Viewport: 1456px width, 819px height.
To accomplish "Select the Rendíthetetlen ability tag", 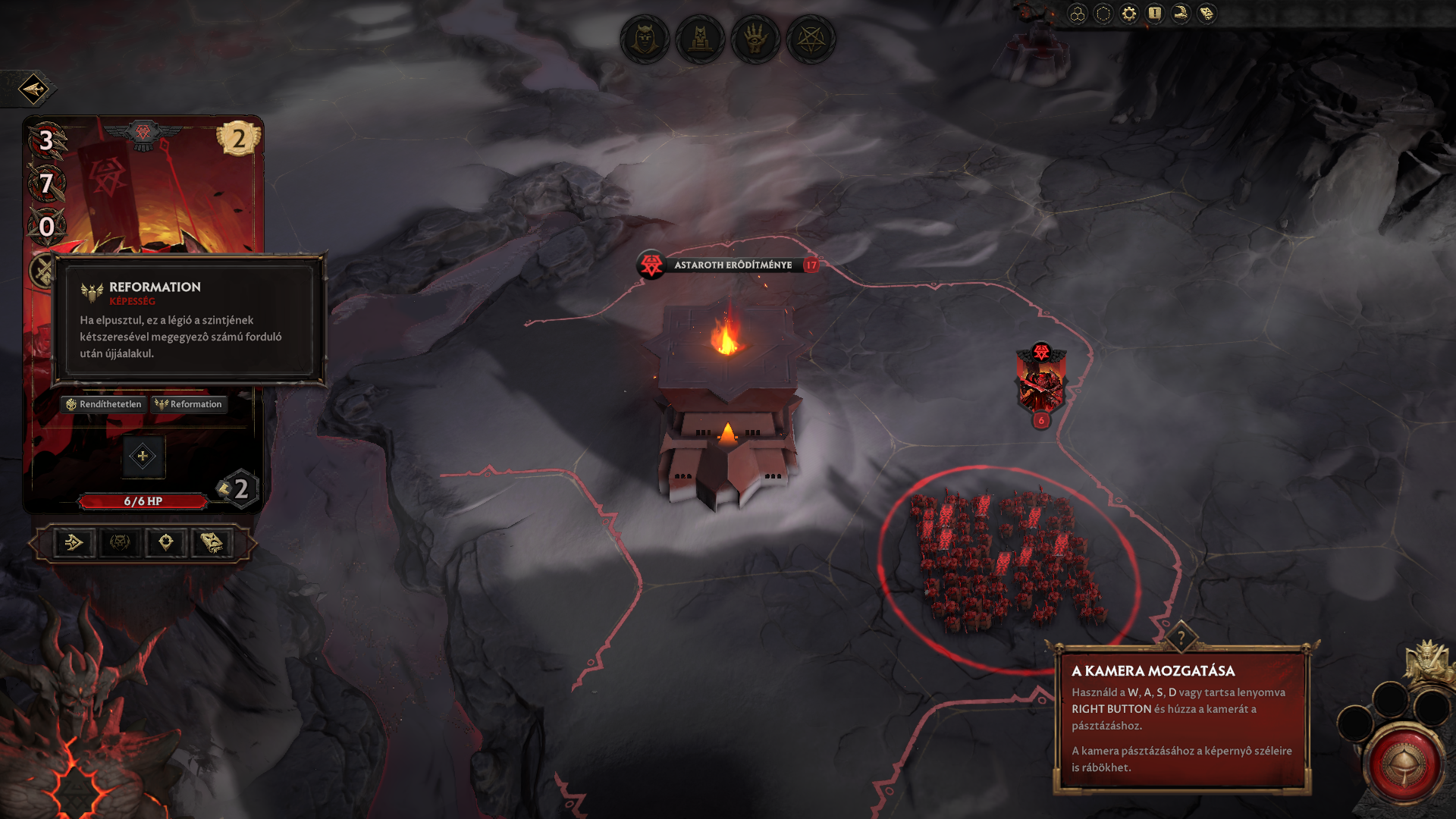I will pyautogui.click(x=104, y=404).
